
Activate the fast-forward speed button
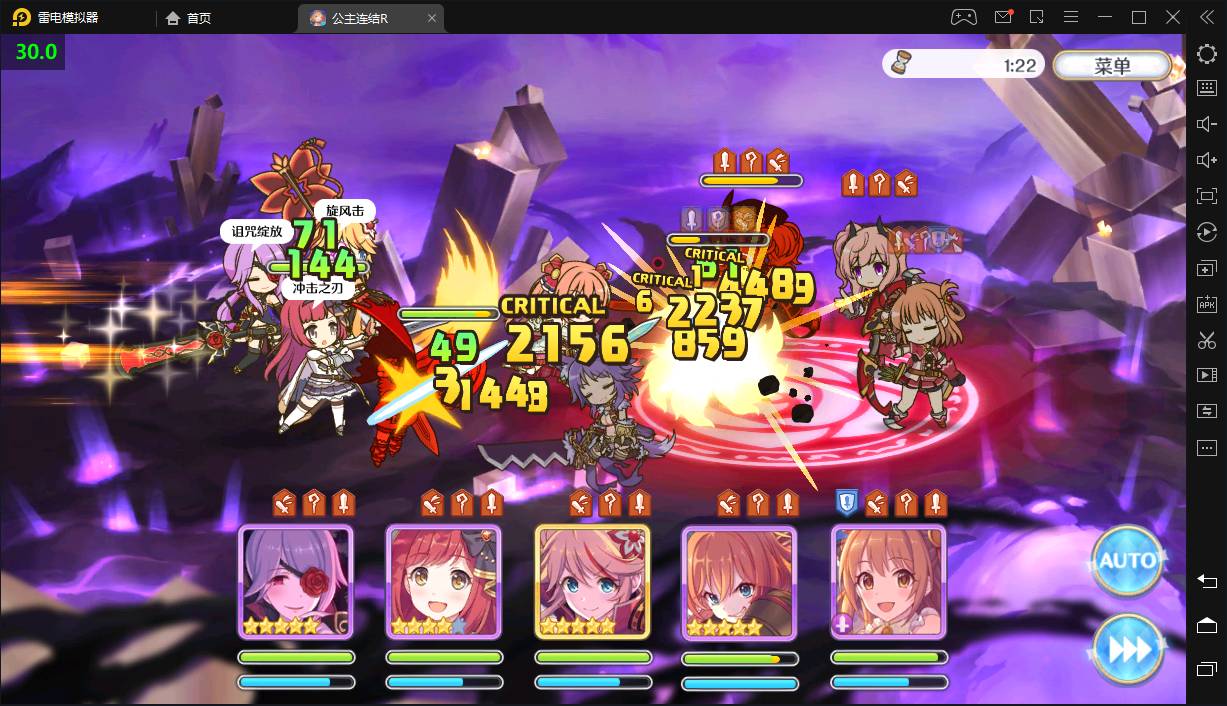pos(1129,650)
